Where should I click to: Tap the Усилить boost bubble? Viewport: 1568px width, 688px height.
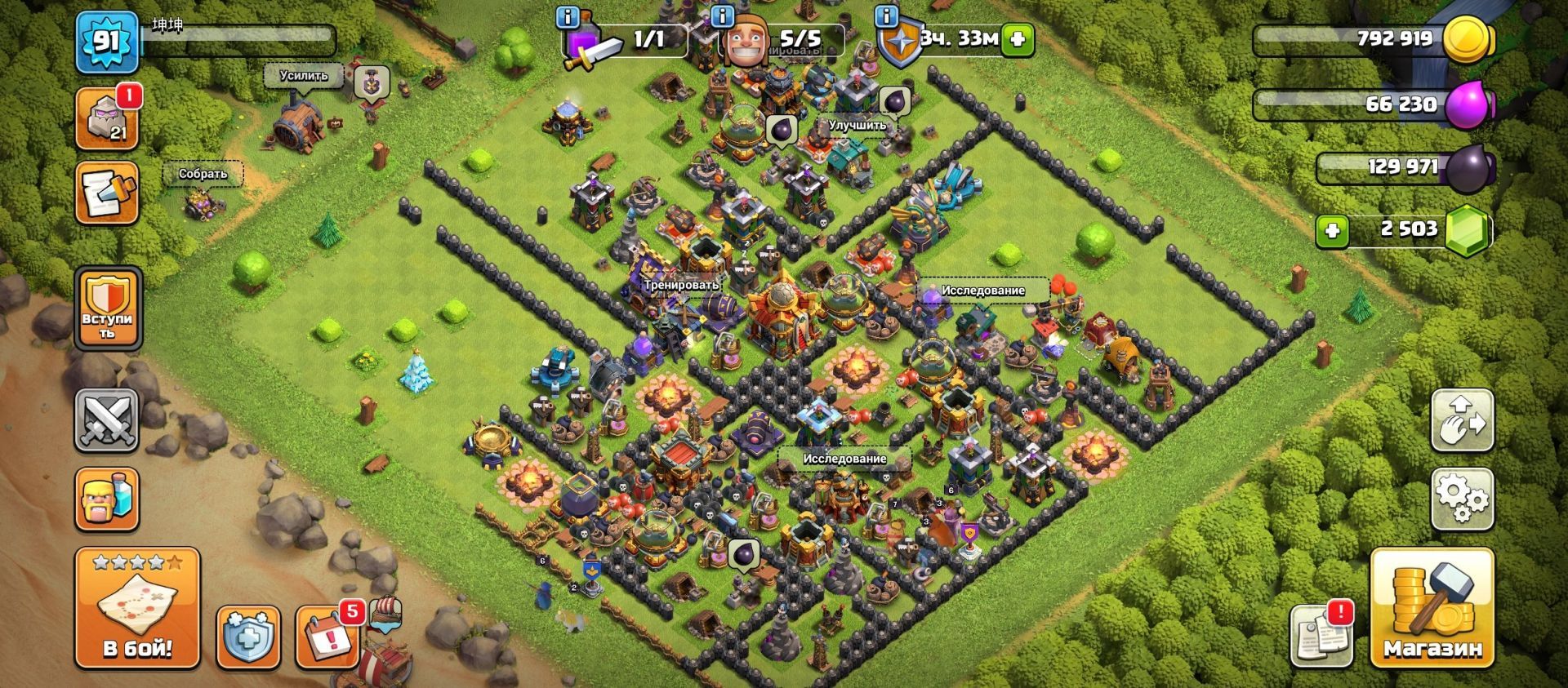(x=304, y=76)
